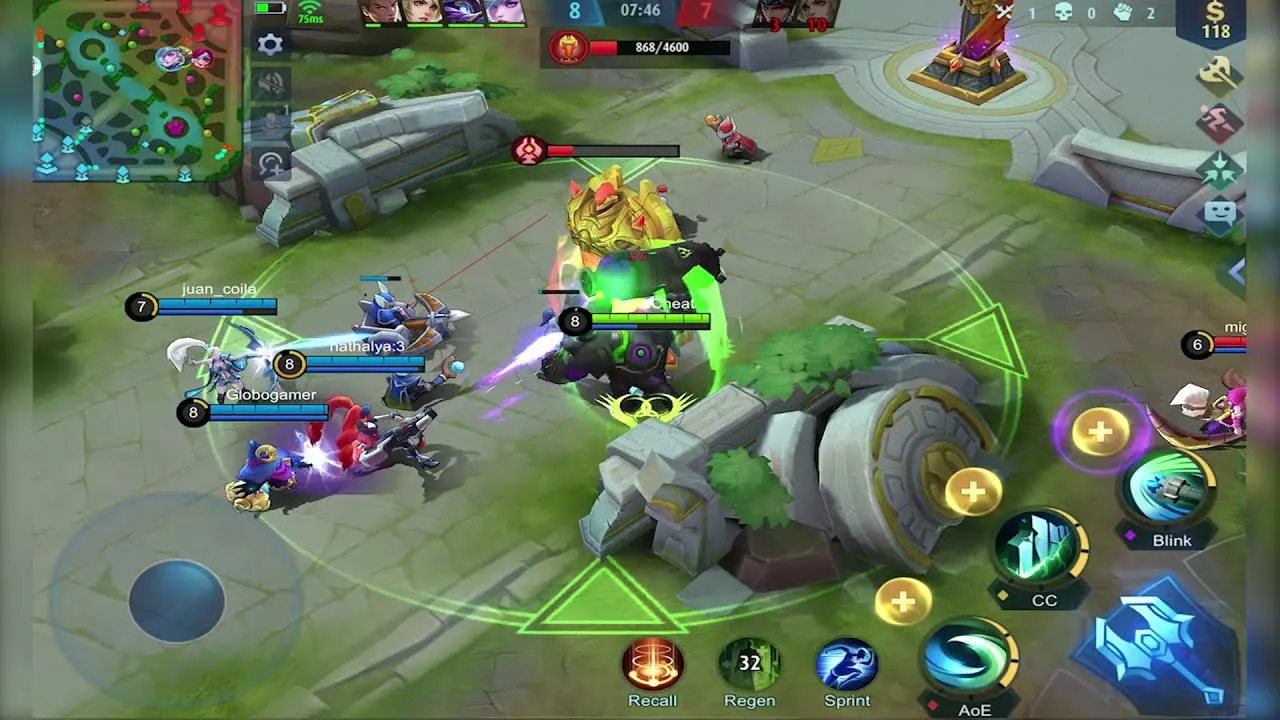Toggle the camera lock control
This screenshot has width=1280, height=720.
[268, 162]
